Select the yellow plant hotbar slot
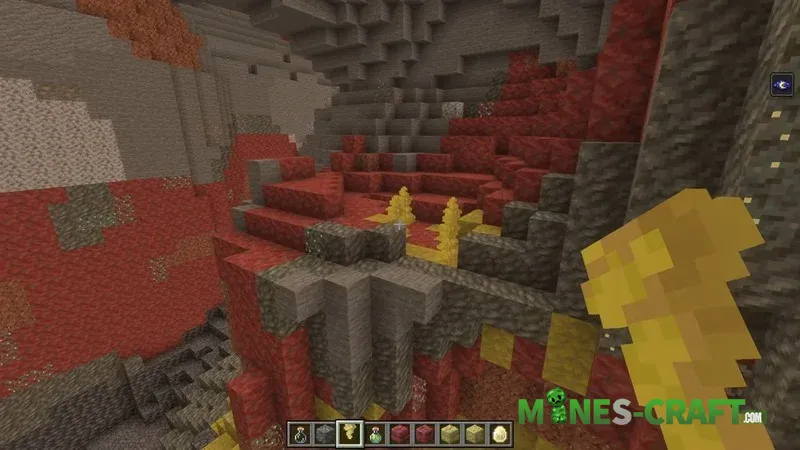The width and height of the screenshot is (800, 450). 350,433
